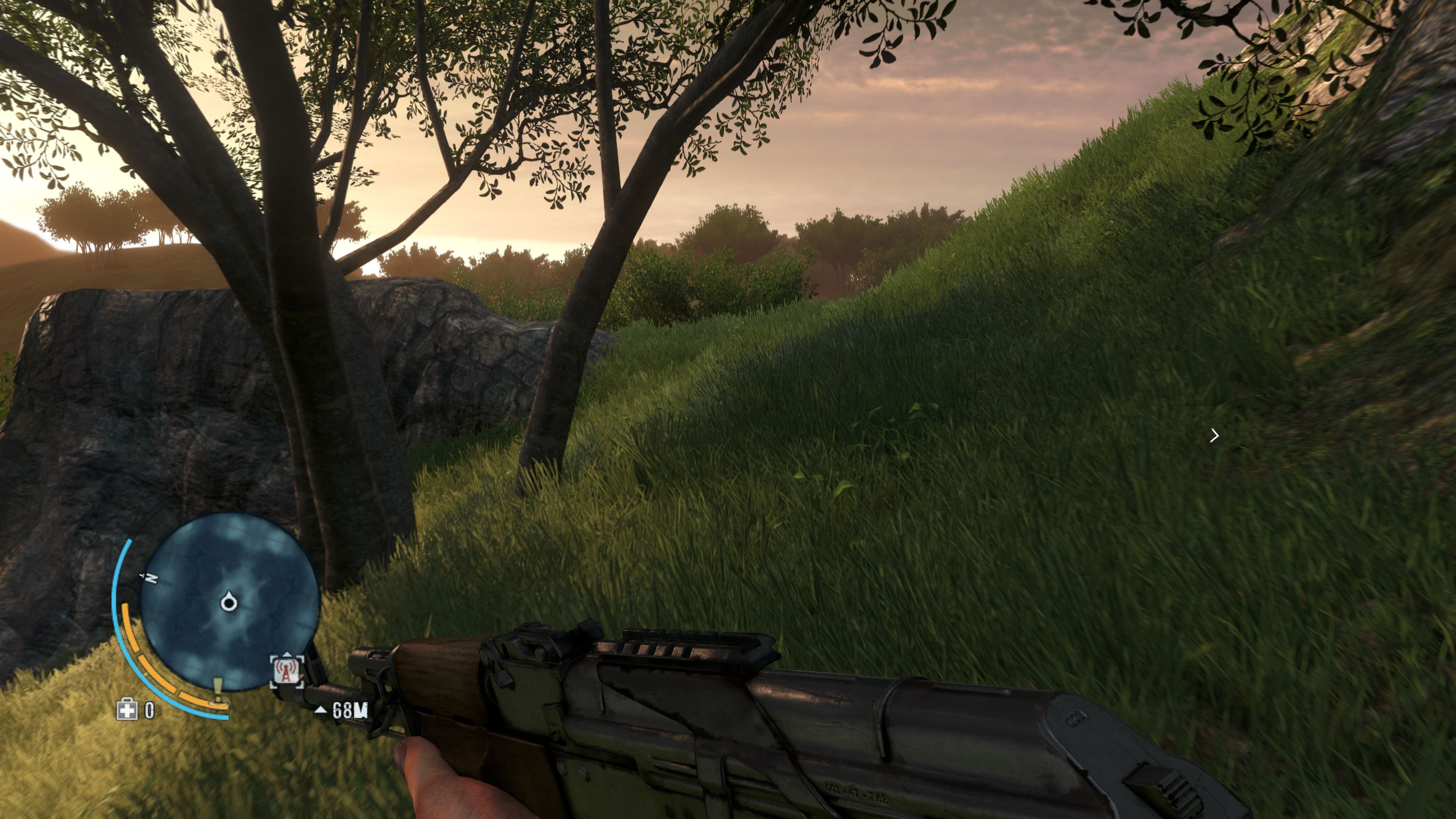Click the player position arrow on minimap
The width and height of the screenshot is (1456, 819).
(x=228, y=602)
